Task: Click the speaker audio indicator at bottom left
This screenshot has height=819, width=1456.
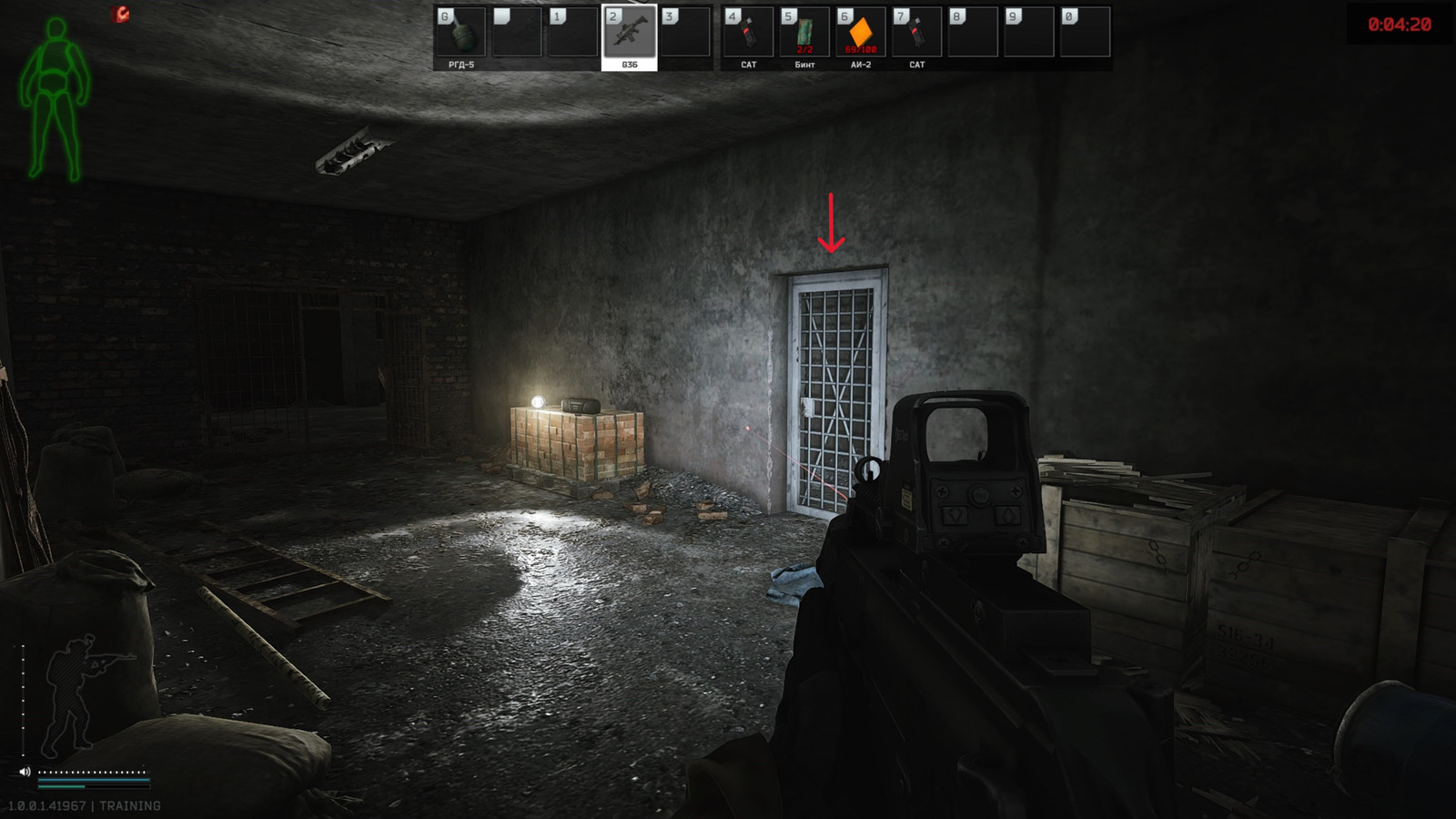Action: click(x=25, y=772)
